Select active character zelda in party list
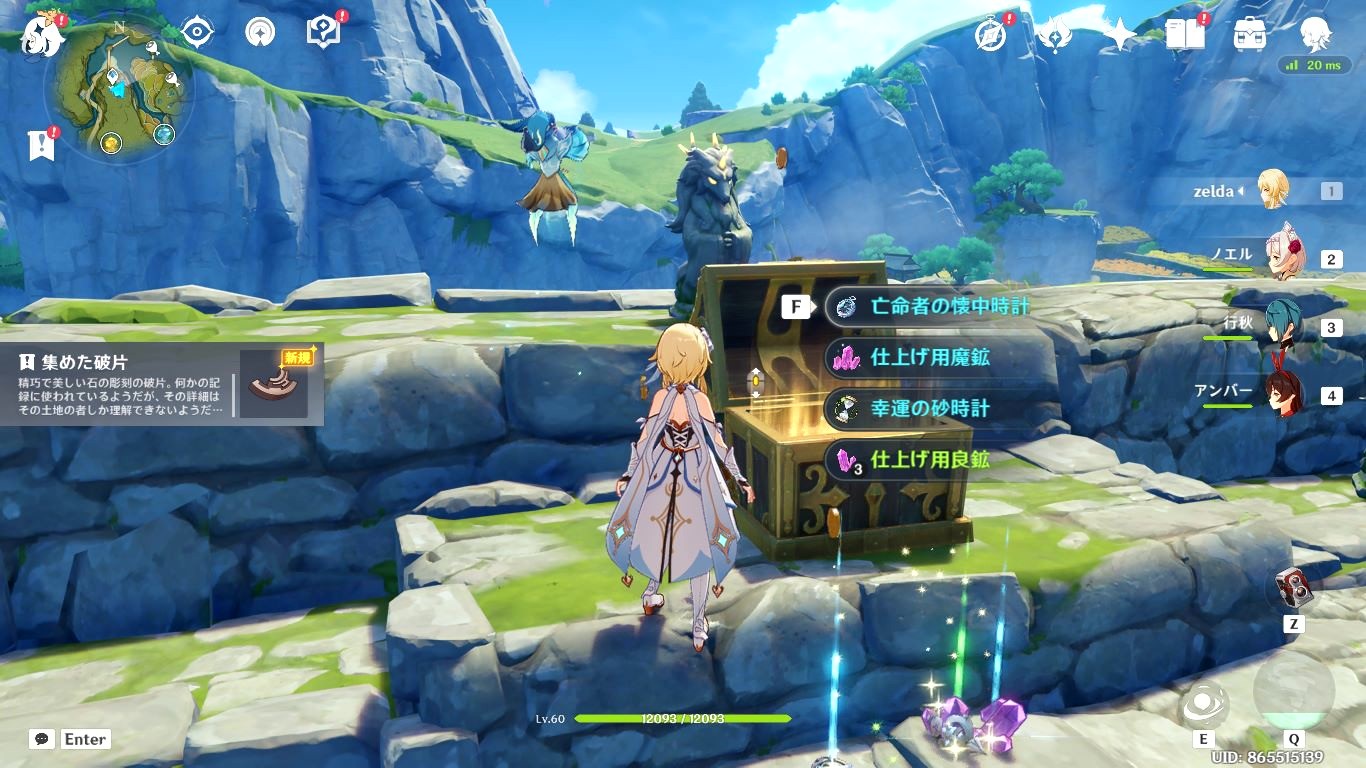Viewport: 1366px width, 768px height. [x=1272, y=190]
